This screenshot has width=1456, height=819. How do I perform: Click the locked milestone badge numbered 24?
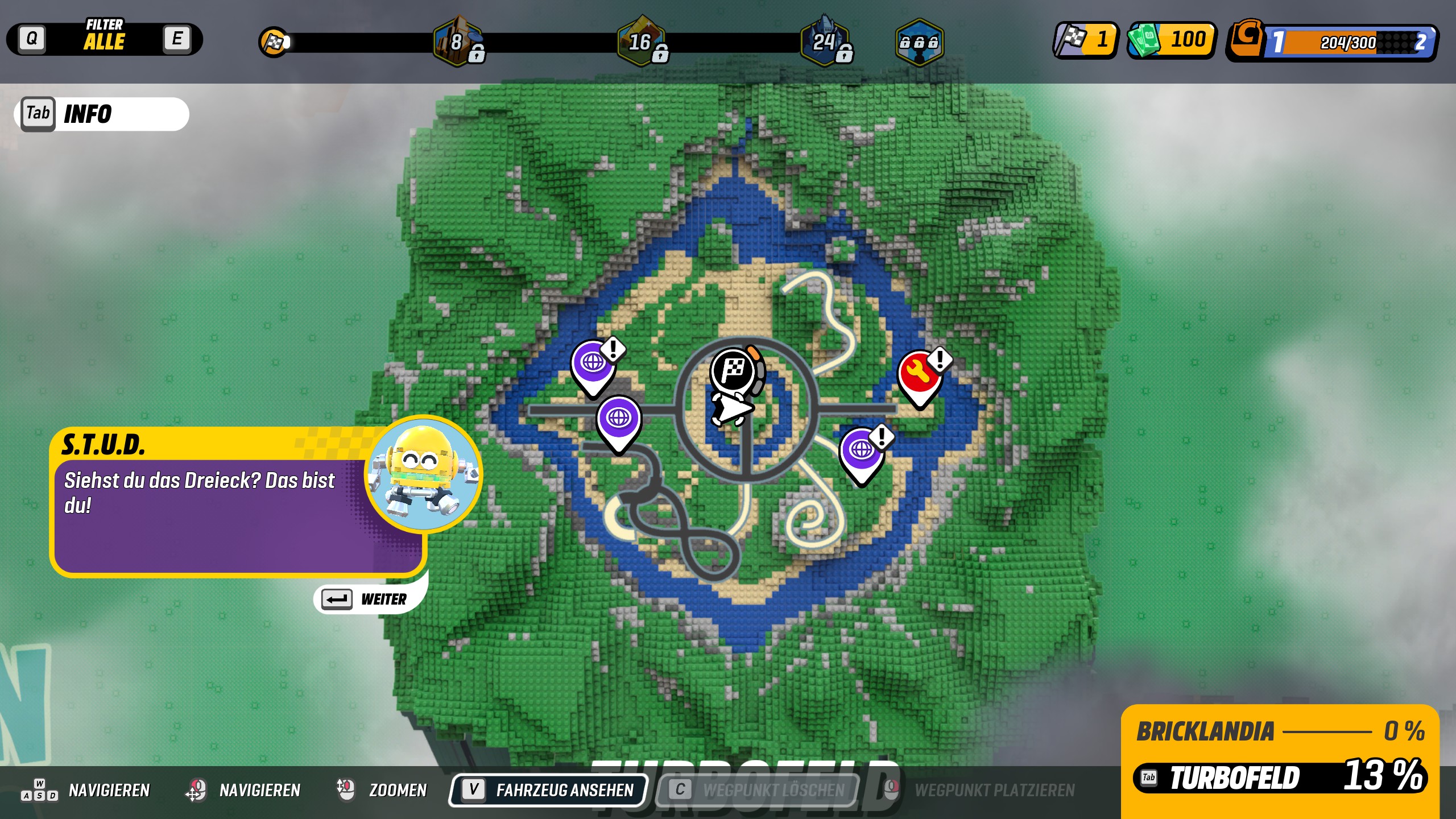[x=825, y=42]
